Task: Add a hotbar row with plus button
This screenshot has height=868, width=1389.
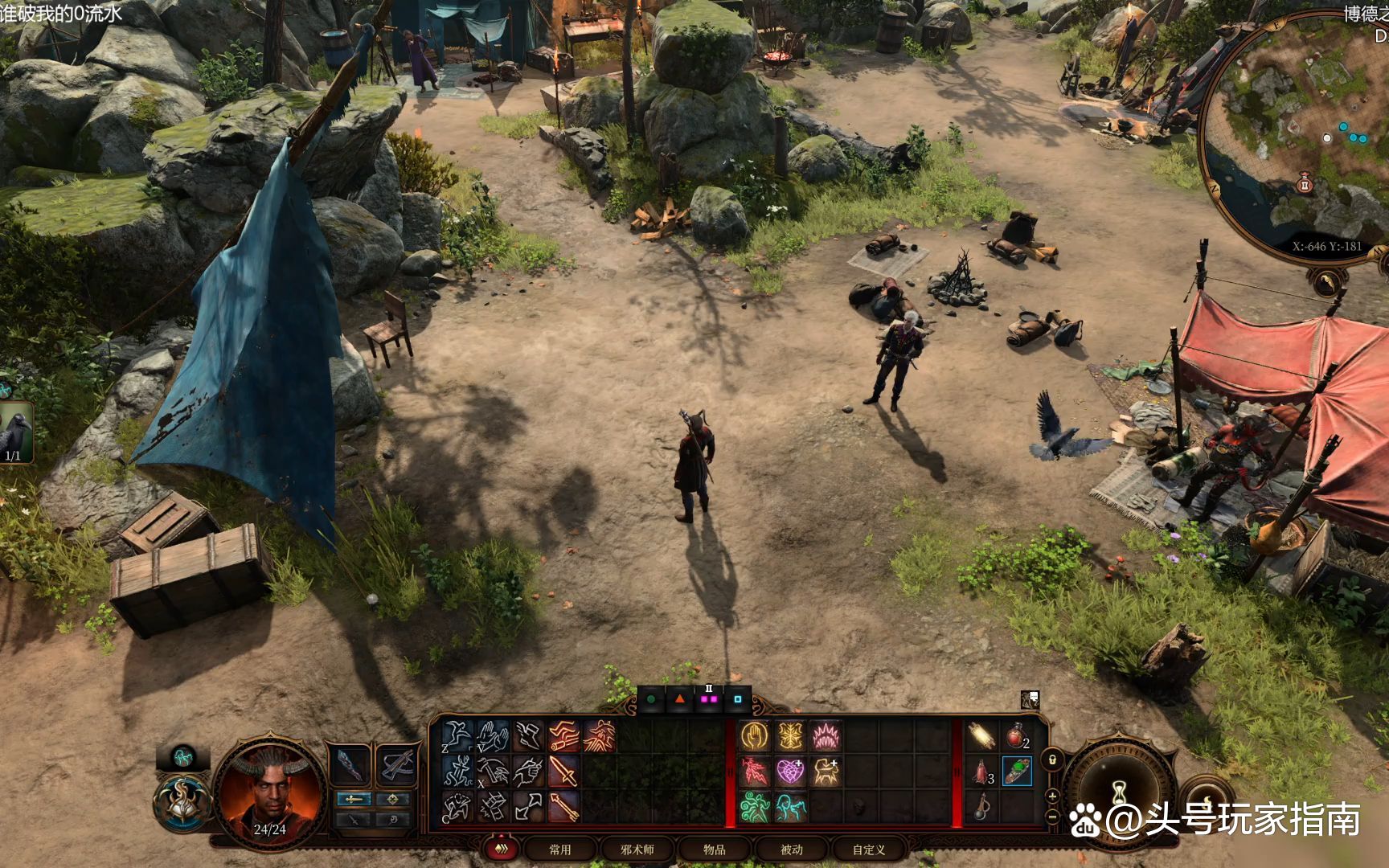Action: pos(1052,796)
